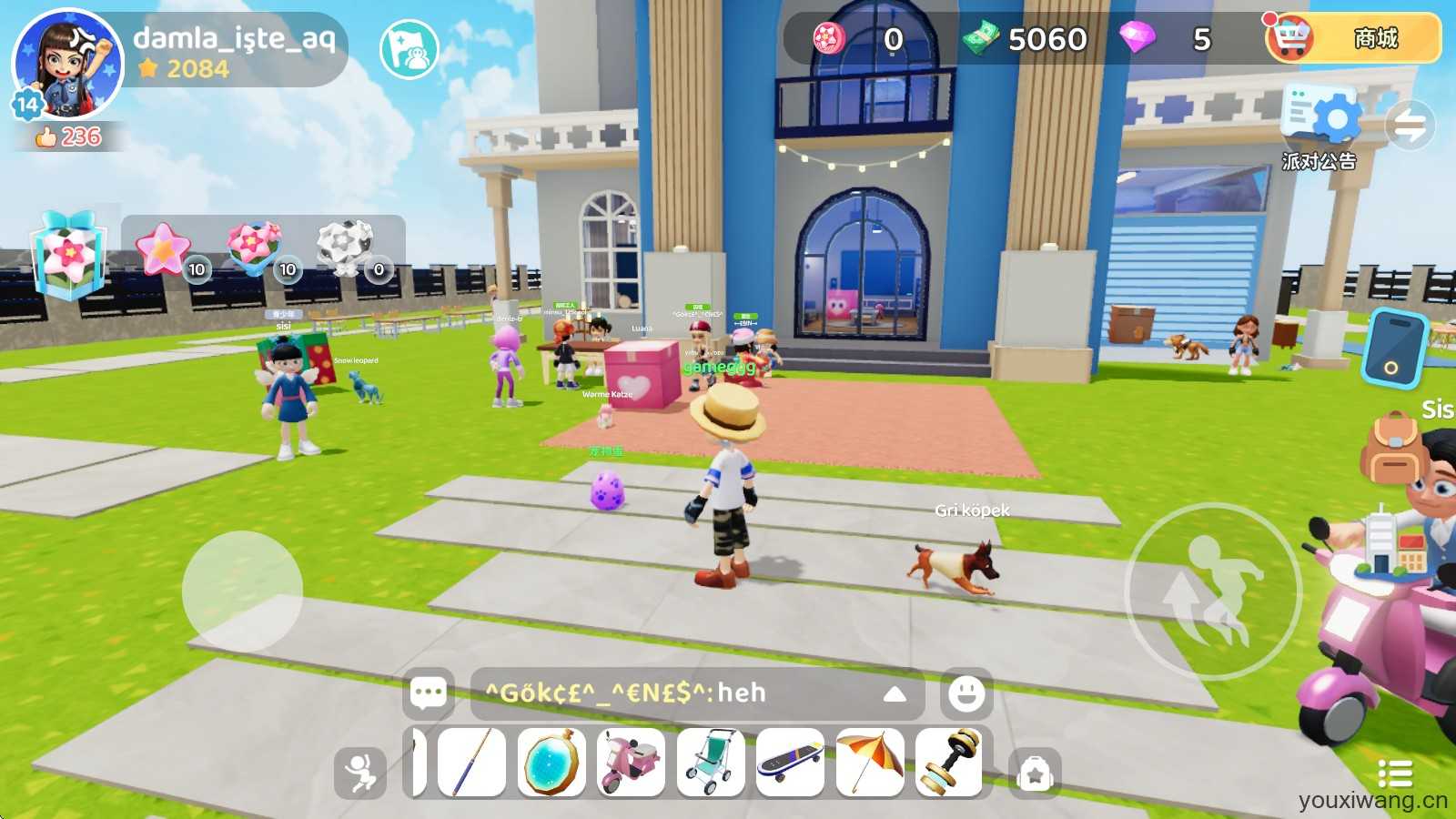This screenshot has width=1456, height=819.
Task: Tap the swap arrows button
Action: pos(1410,126)
